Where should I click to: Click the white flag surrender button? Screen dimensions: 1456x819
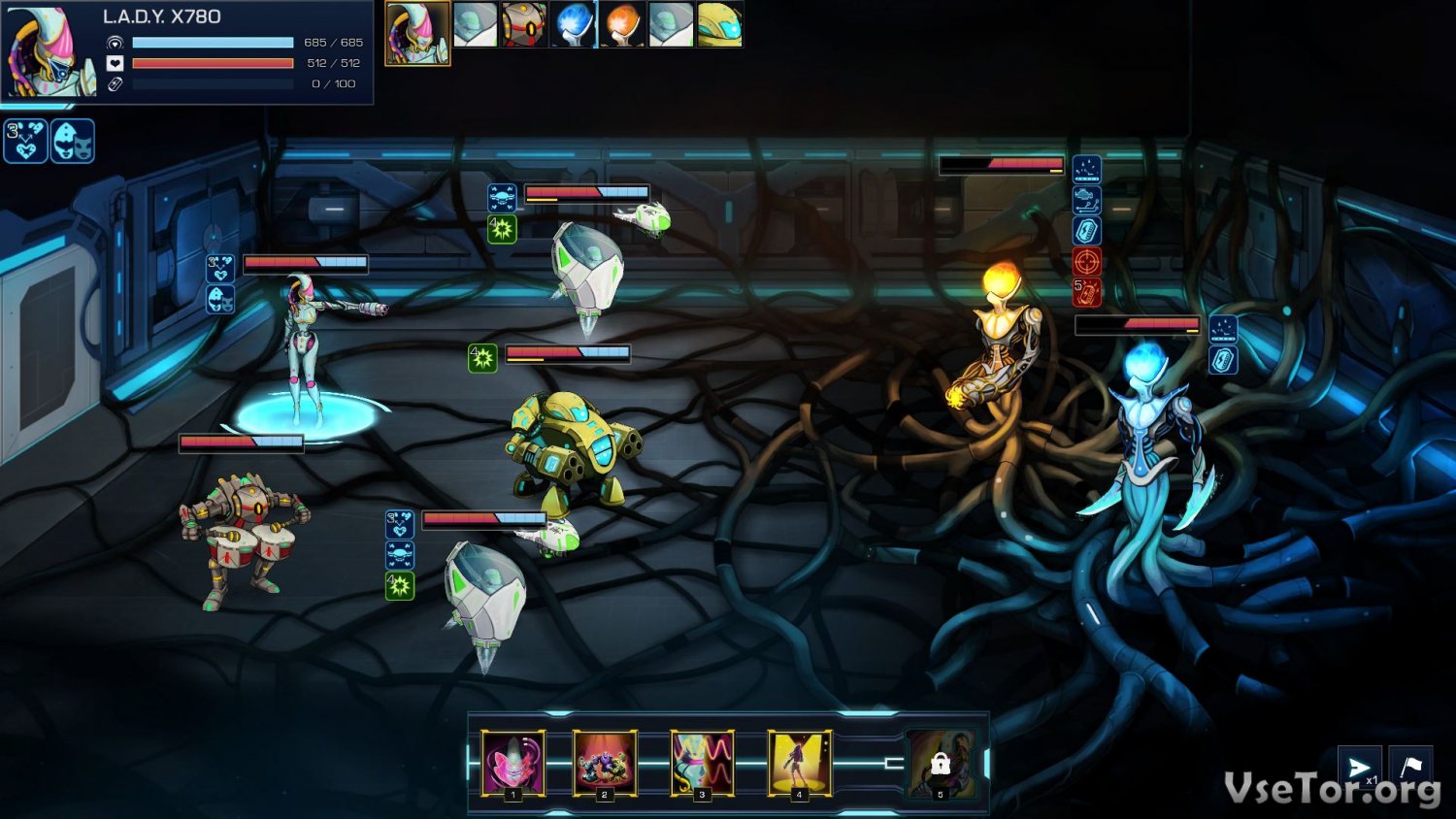tap(1410, 769)
